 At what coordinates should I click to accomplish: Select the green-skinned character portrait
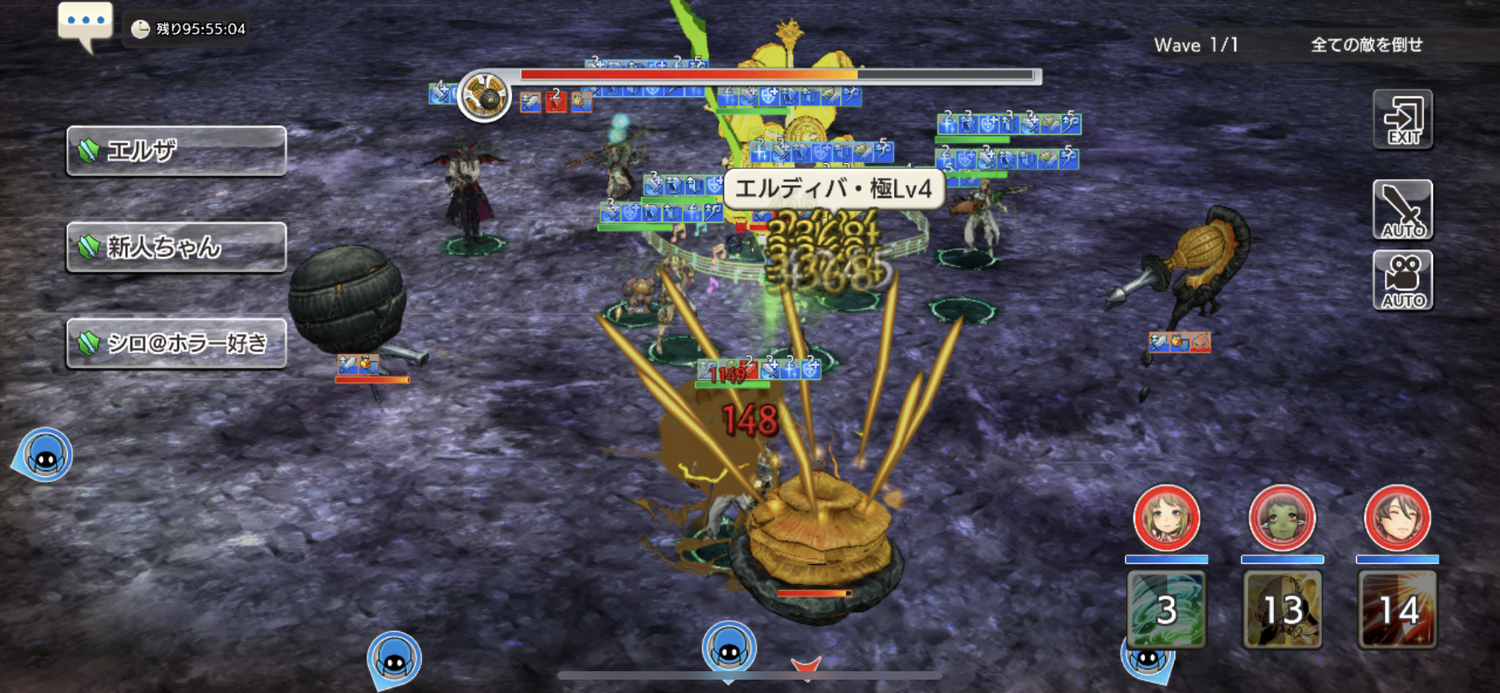click(x=1282, y=519)
